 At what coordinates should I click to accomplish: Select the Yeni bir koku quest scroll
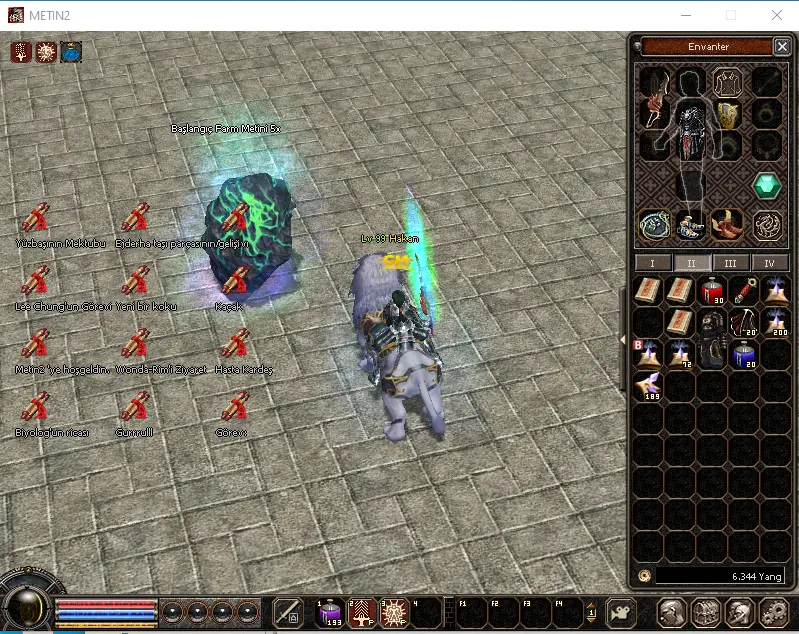pos(136,281)
